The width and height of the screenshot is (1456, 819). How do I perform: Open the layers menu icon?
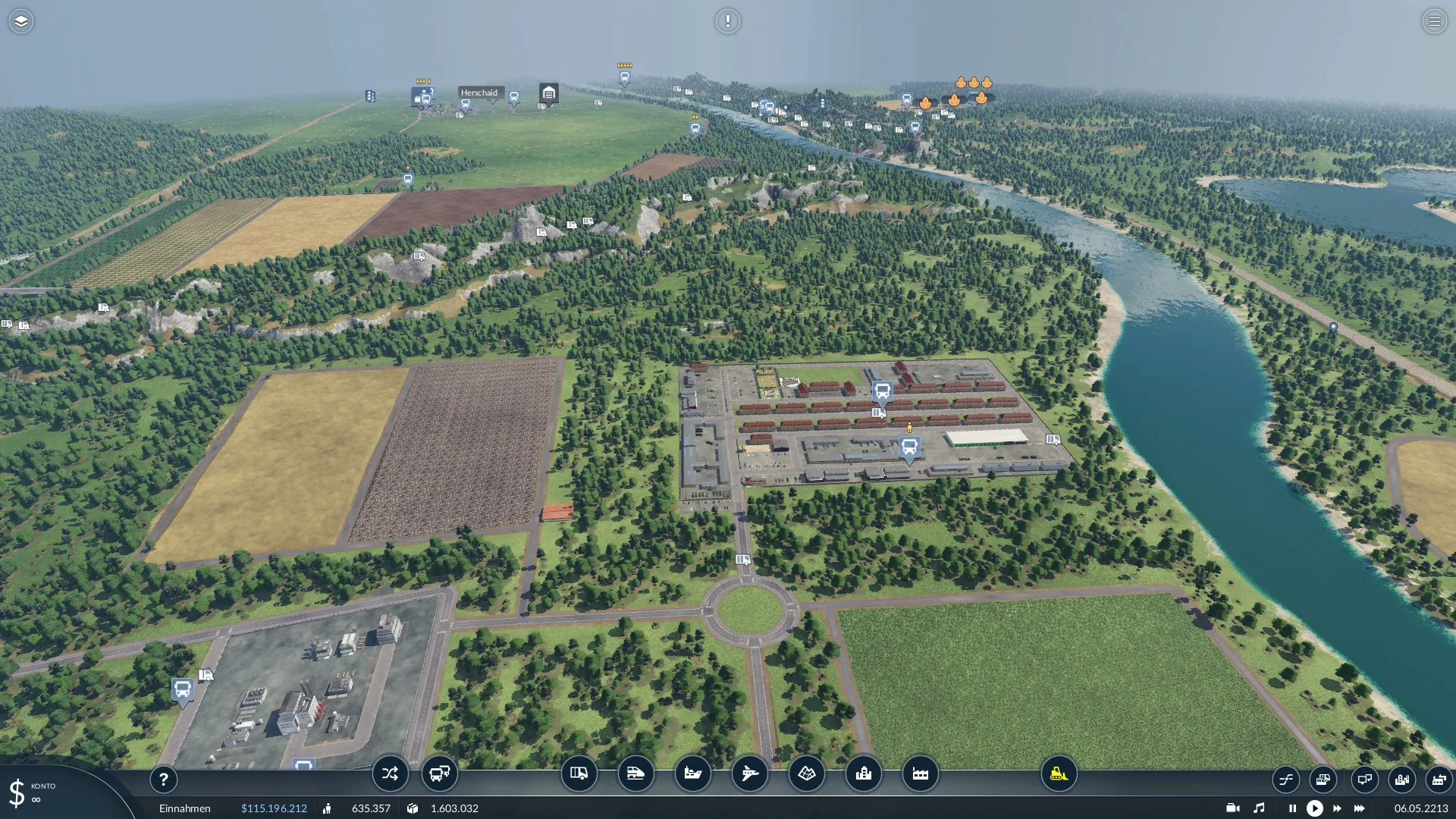pos(21,21)
